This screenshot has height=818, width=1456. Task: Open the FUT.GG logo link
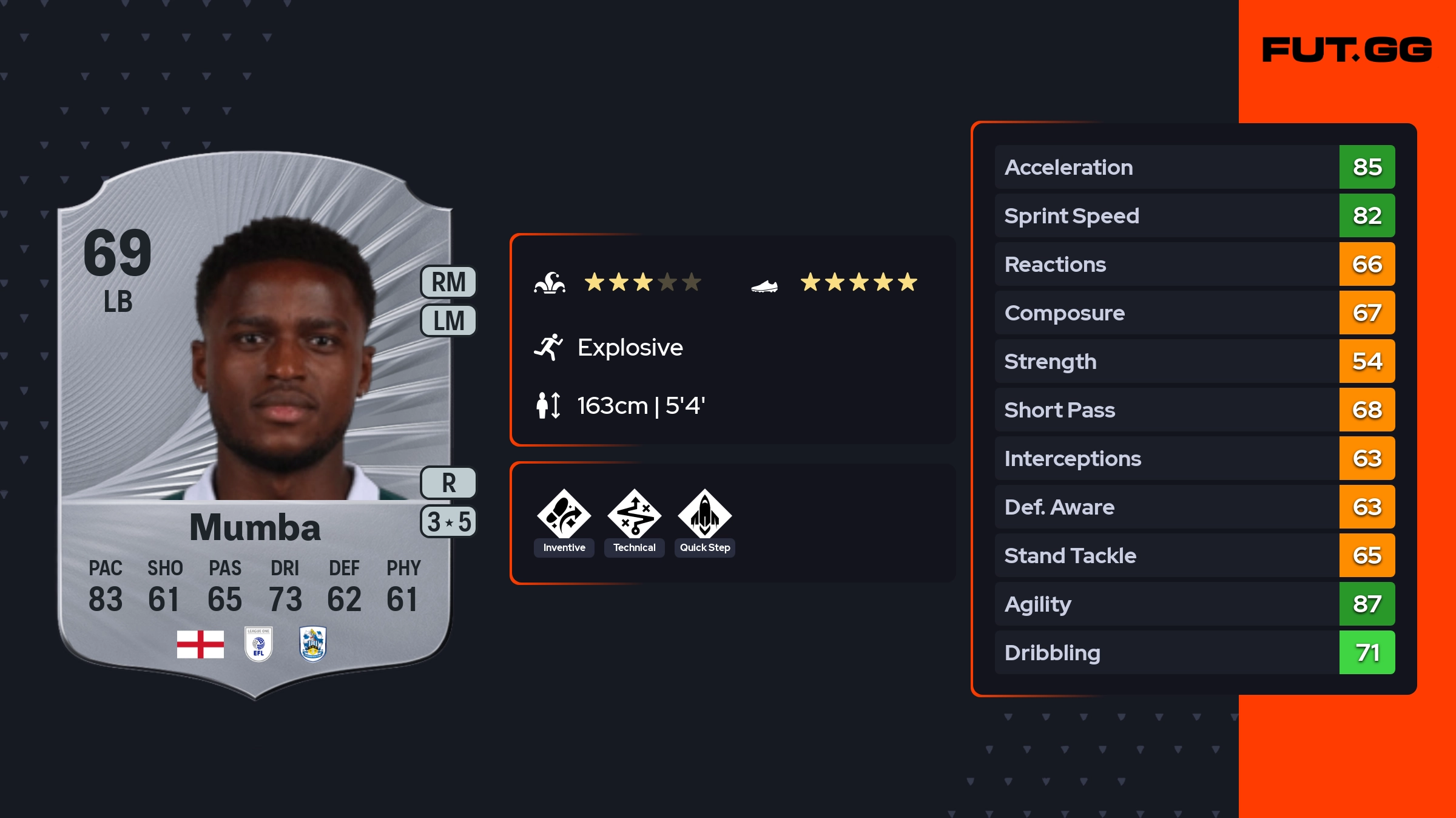click(x=1347, y=50)
